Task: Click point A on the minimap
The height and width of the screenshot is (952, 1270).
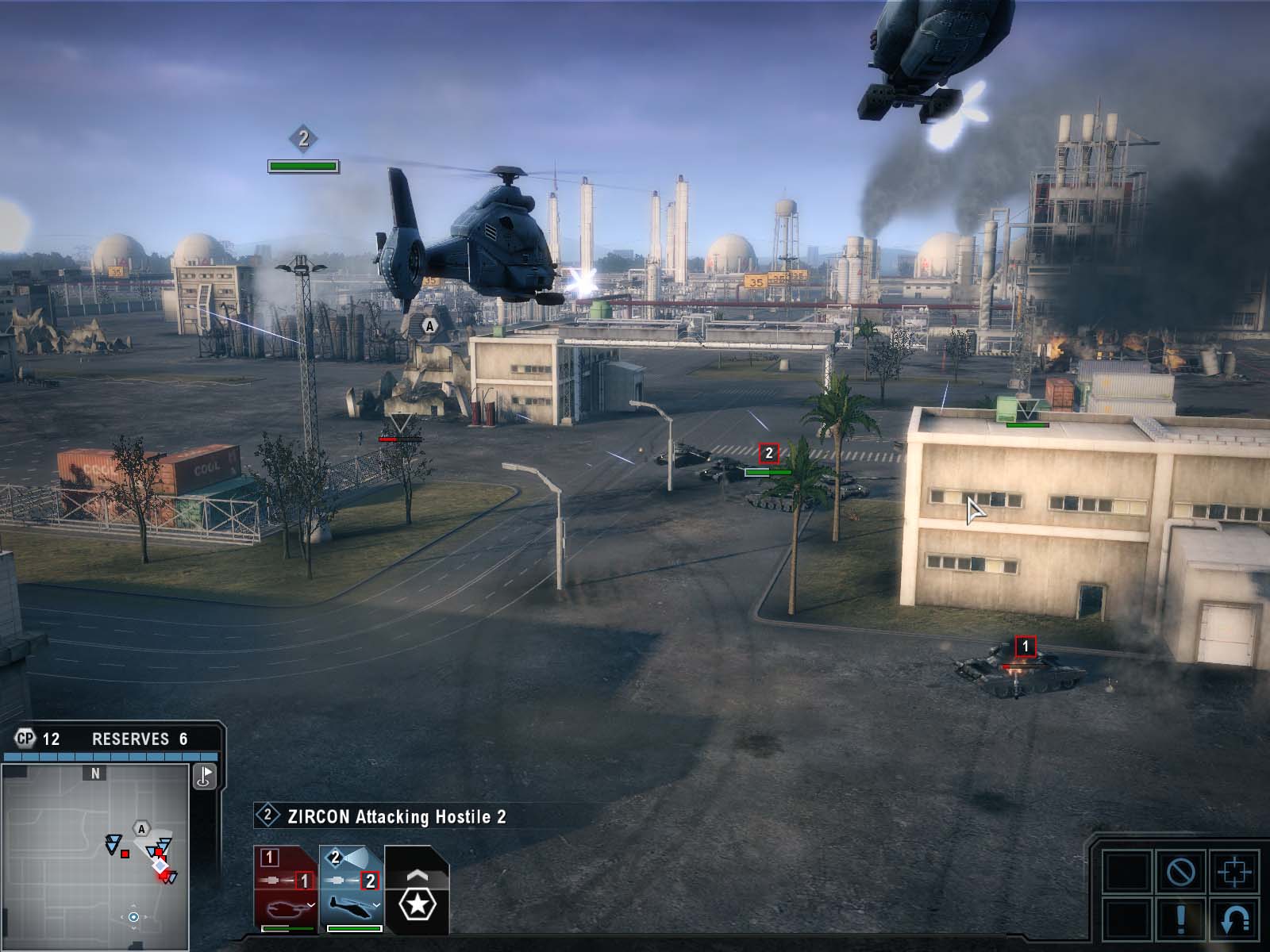Action: point(141,829)
